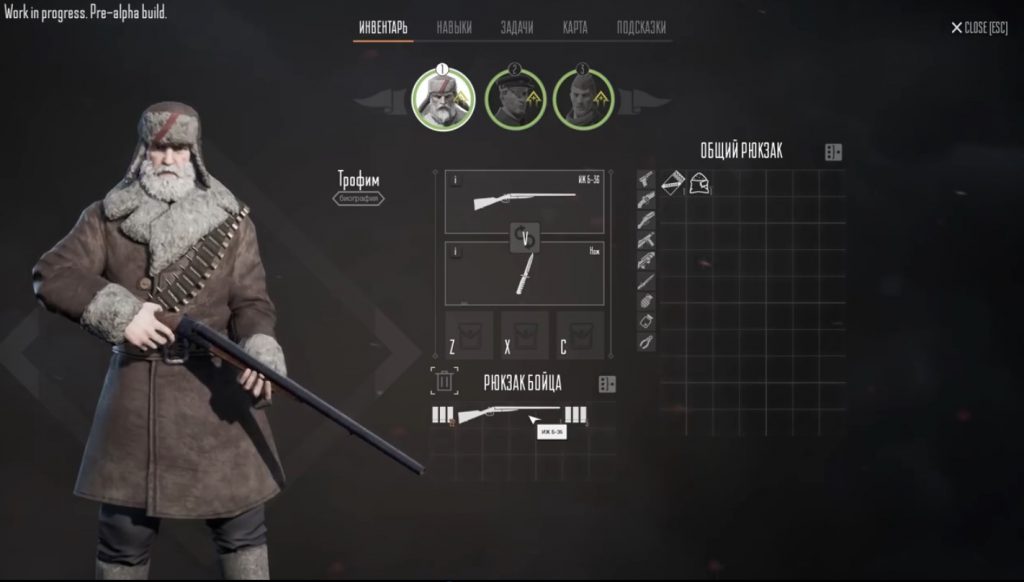The width and height of the screenshot is (1024, 582).
Task: Toggle the sort button beside Общий рюкзак
Action: [833, 152]
